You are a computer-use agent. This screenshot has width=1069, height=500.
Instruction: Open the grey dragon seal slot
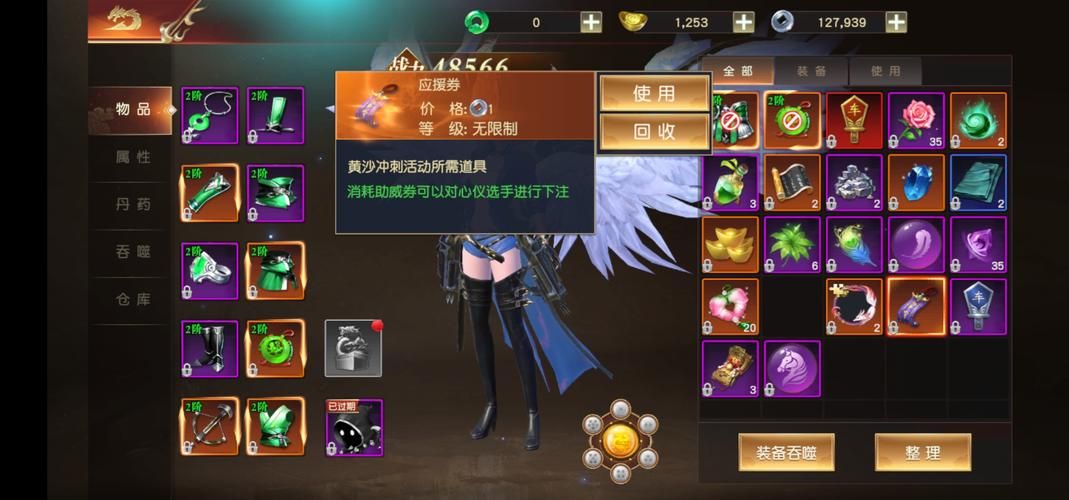(353, 348)
